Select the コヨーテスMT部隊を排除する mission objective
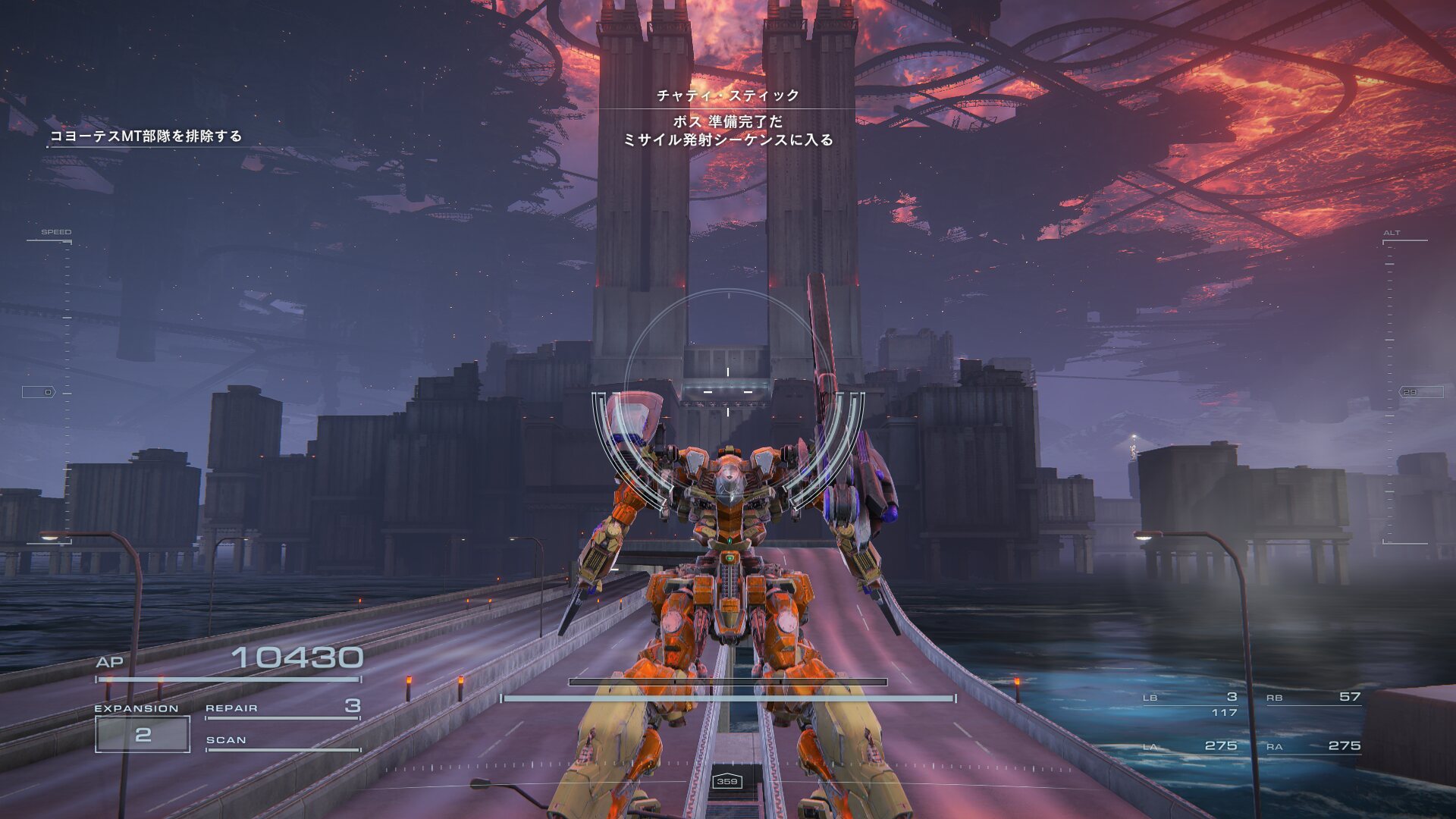The height and width of the screenshot is (819, 1456). point(146,136)
